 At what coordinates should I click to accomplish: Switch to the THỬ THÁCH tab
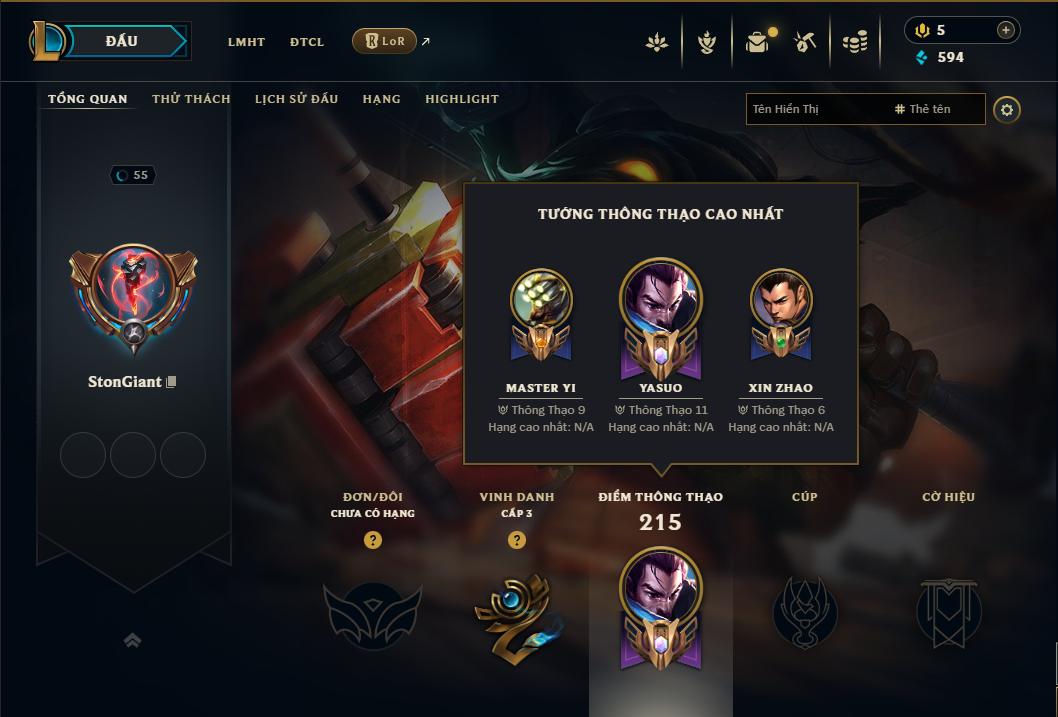point(191,99)
